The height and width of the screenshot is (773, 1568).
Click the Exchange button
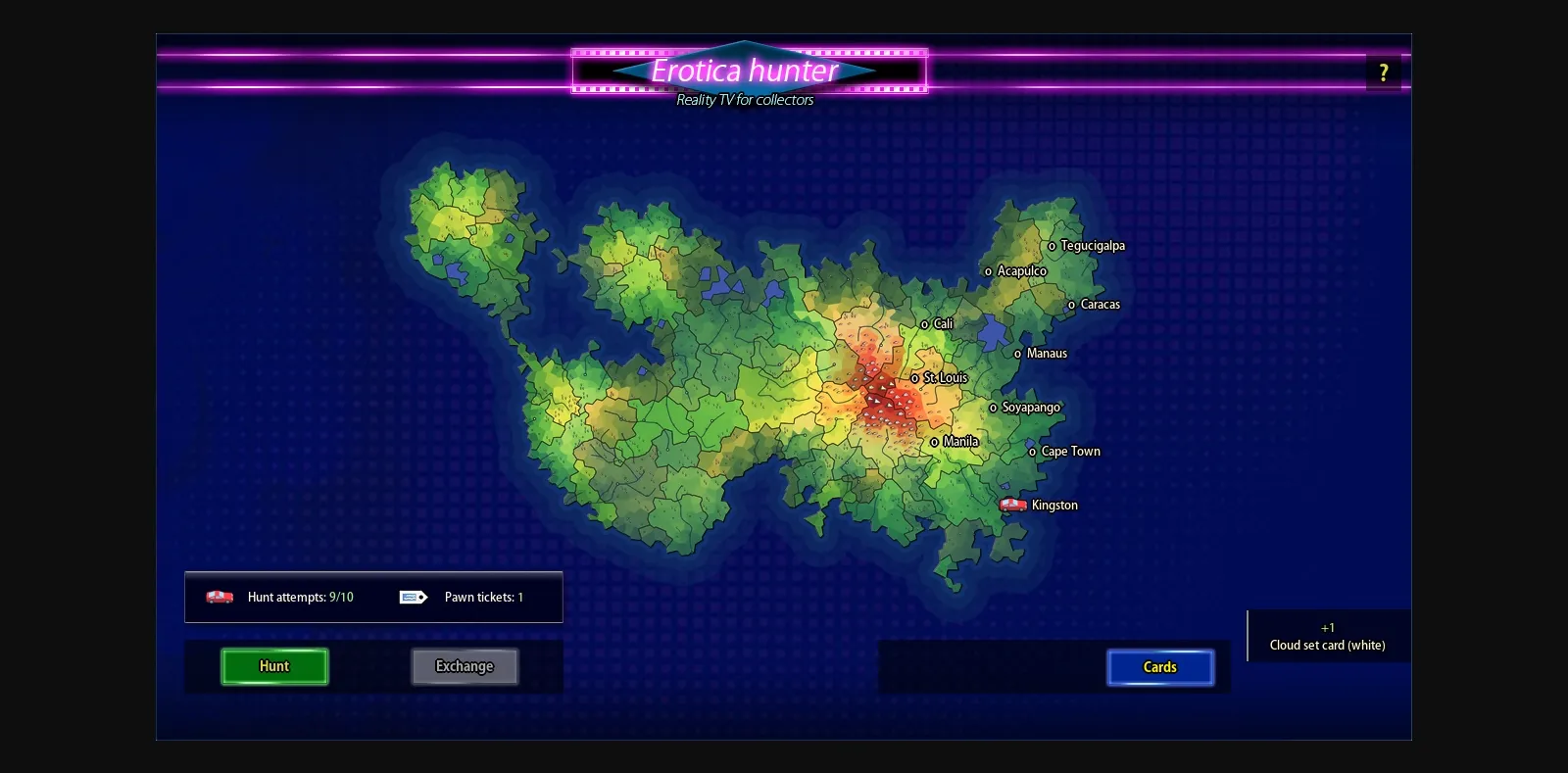(x=465, y=666)
